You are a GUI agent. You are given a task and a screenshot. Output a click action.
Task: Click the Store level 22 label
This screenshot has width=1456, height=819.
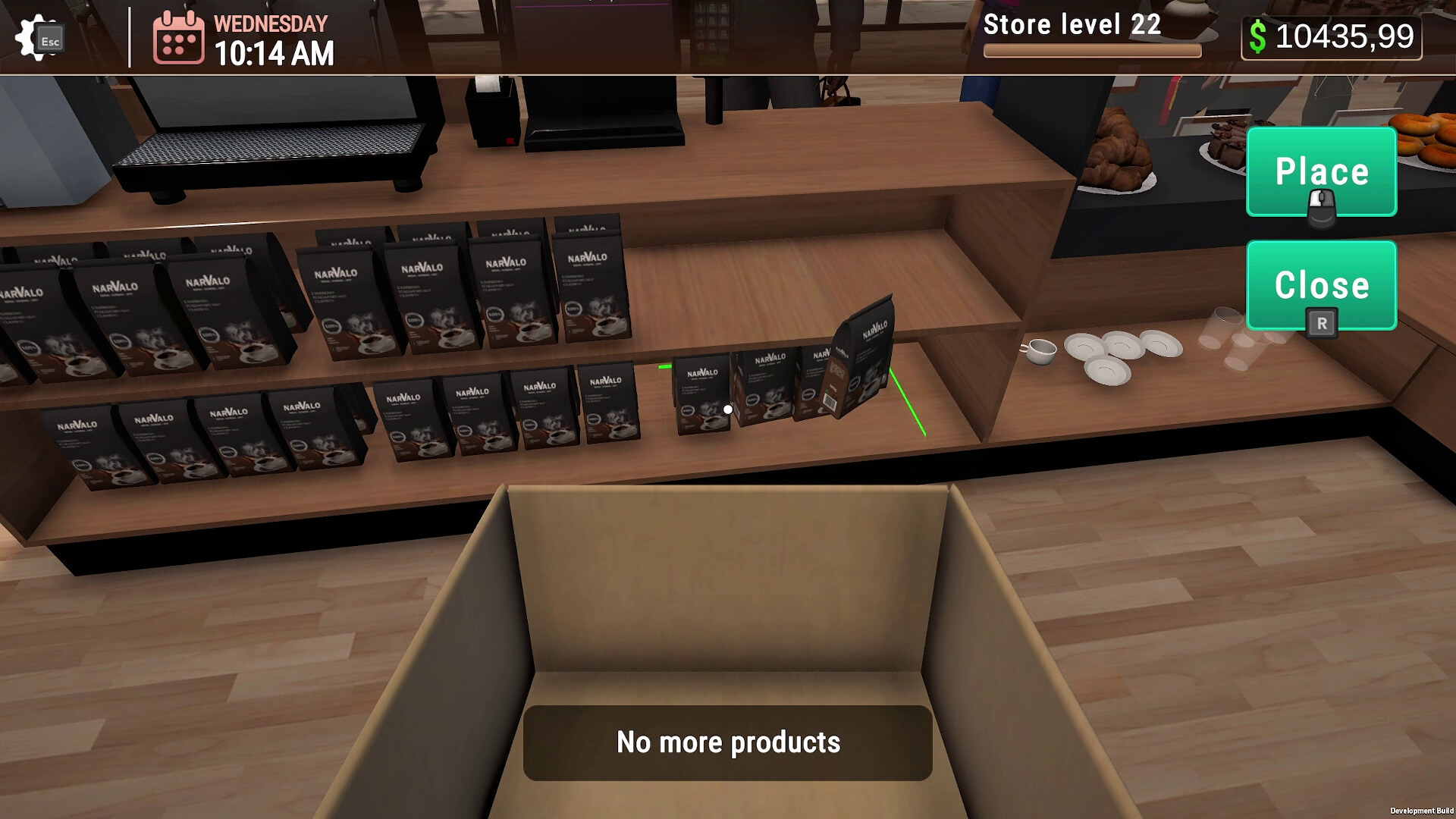[x=1071, y=24]
